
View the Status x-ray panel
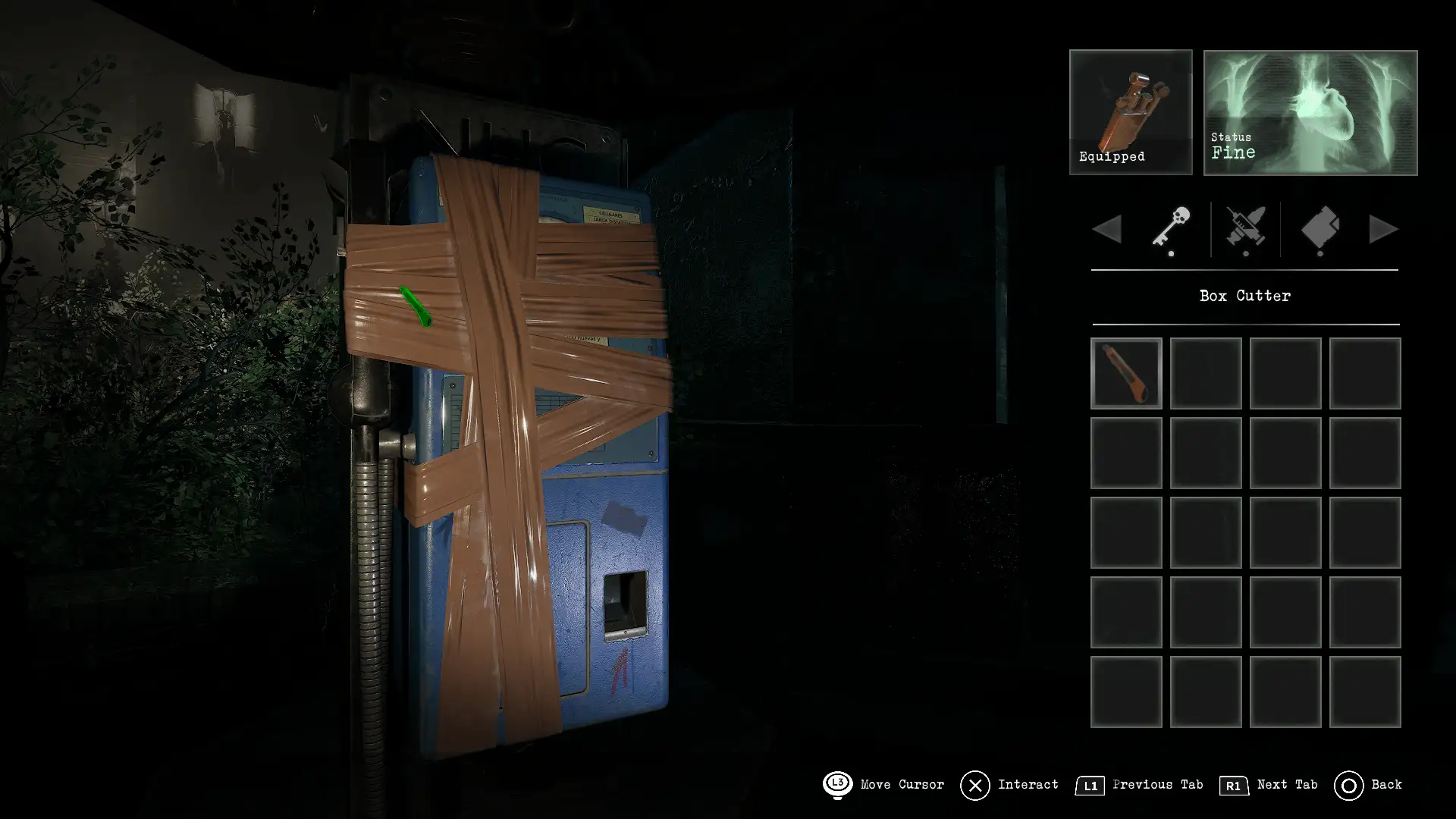click(x=1310, y=112)
